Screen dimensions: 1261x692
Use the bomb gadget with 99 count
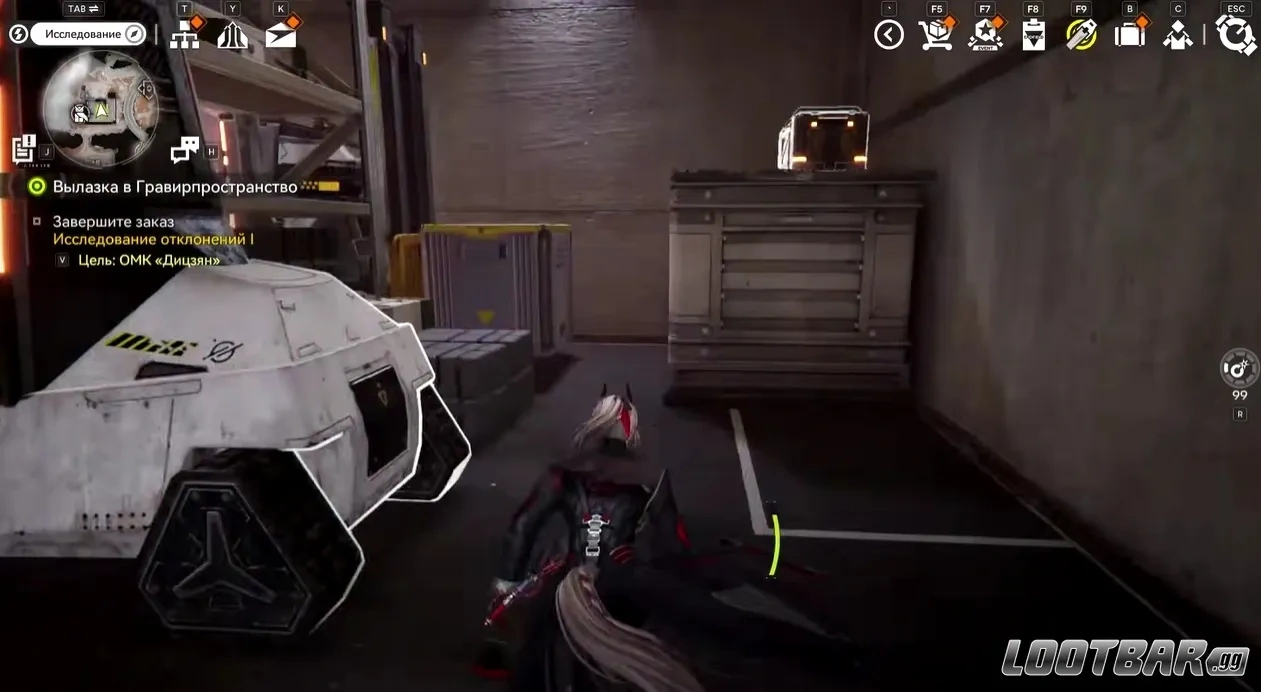(1240, 368)
